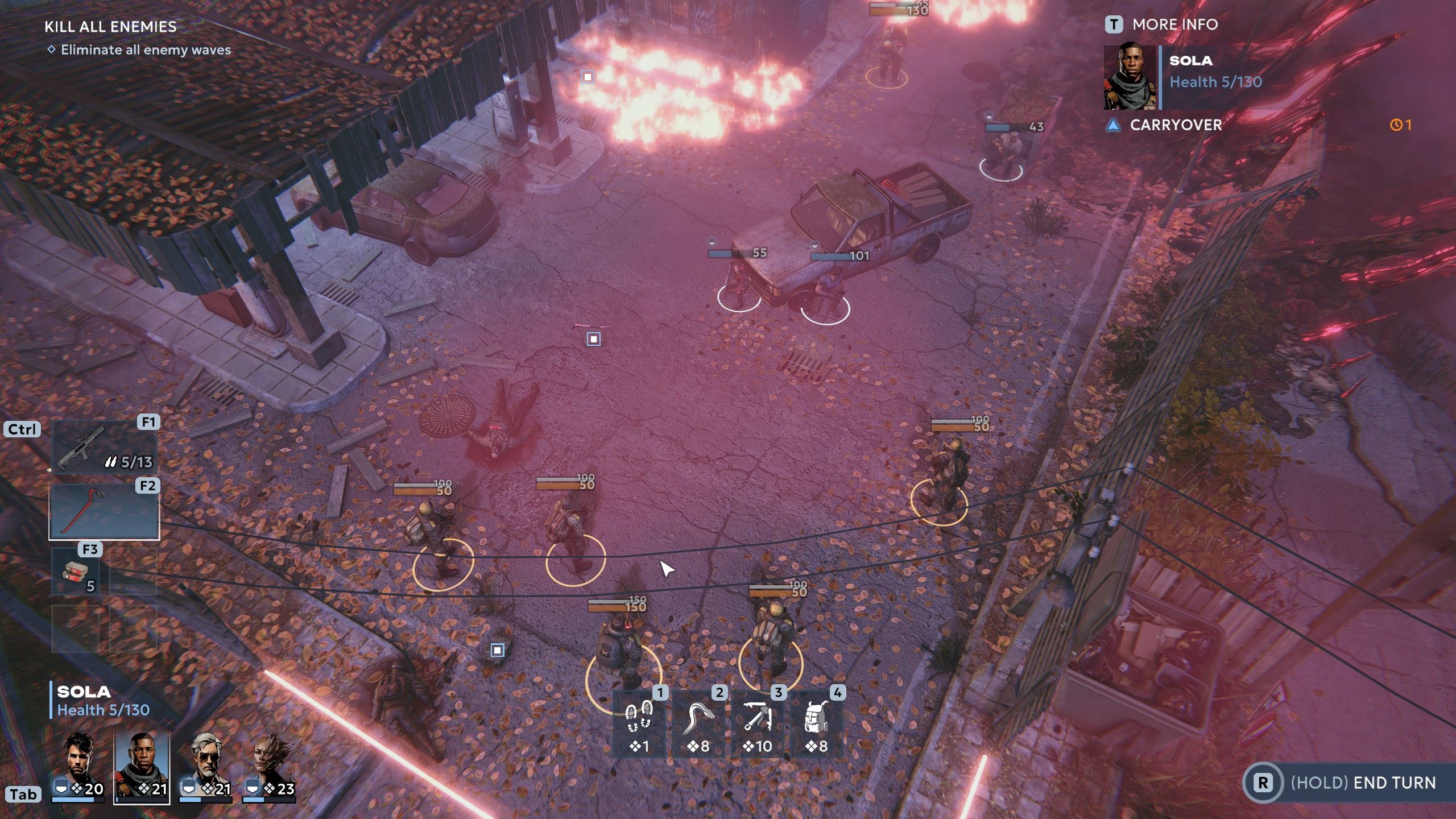The height and width of the screenshot is (819, 1456).
Task: Click the Carryover status entry
Action: (x=1175, y=125)
